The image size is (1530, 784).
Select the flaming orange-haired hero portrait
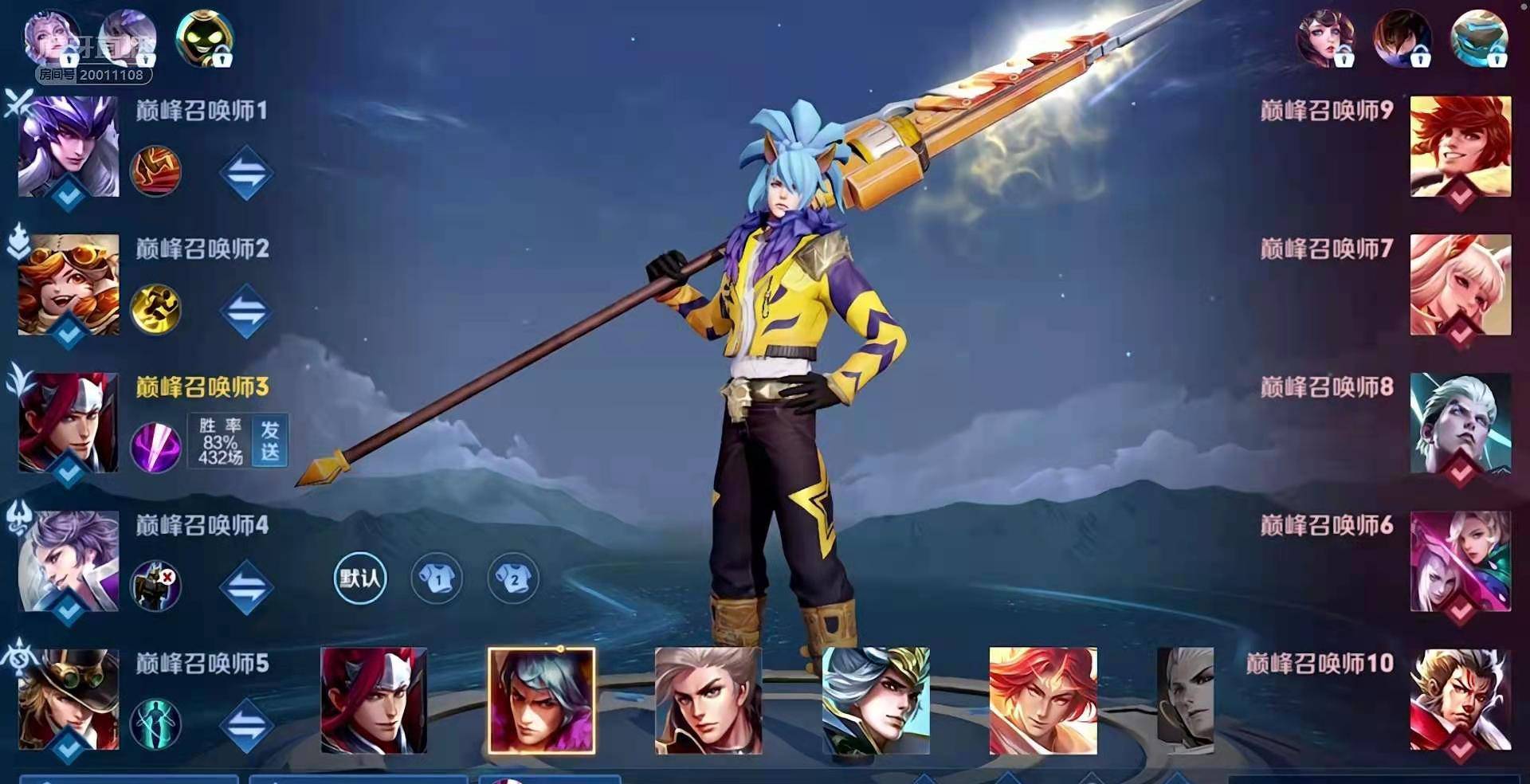[1042, 700]
